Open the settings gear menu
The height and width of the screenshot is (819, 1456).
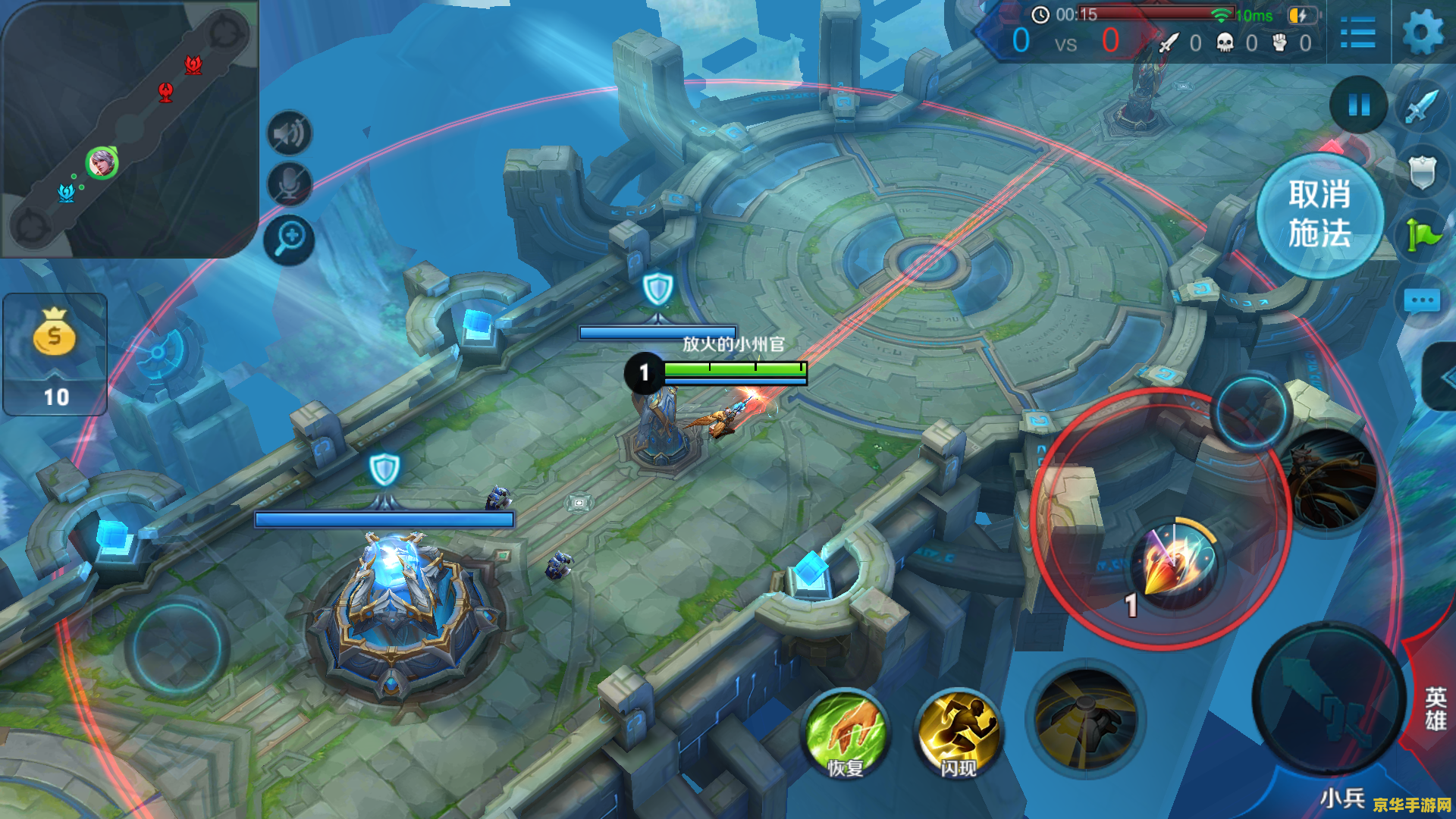(1422, 33)
